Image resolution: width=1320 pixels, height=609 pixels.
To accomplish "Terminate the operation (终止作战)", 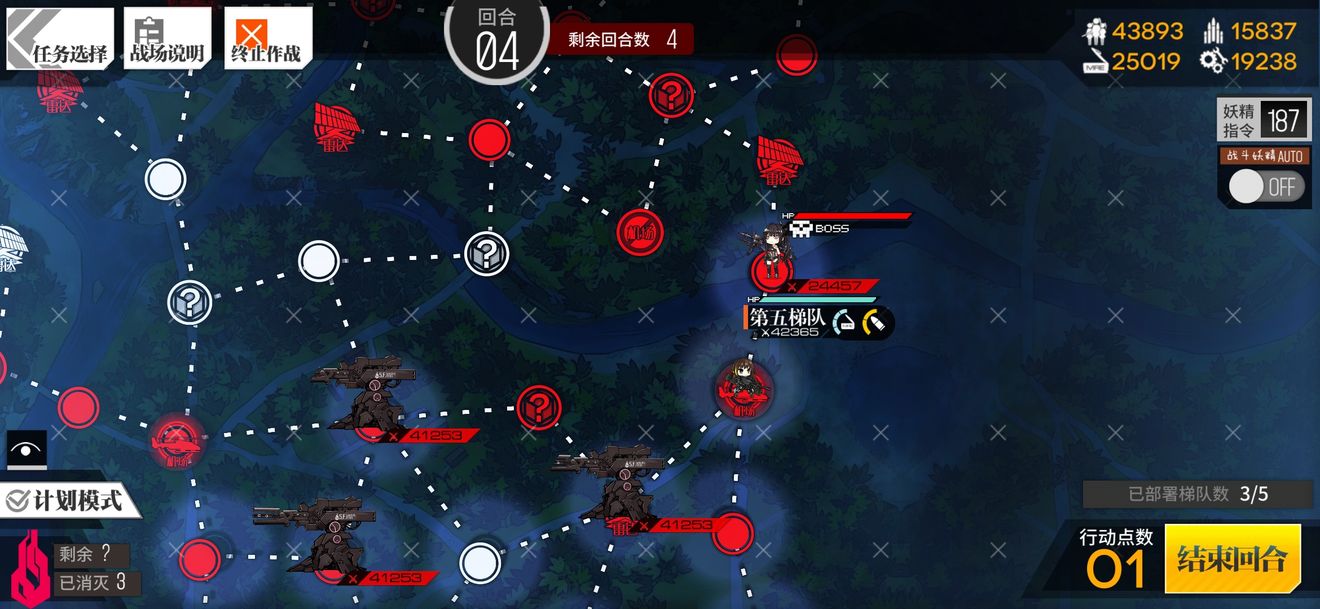I will (x=267, y=40).
